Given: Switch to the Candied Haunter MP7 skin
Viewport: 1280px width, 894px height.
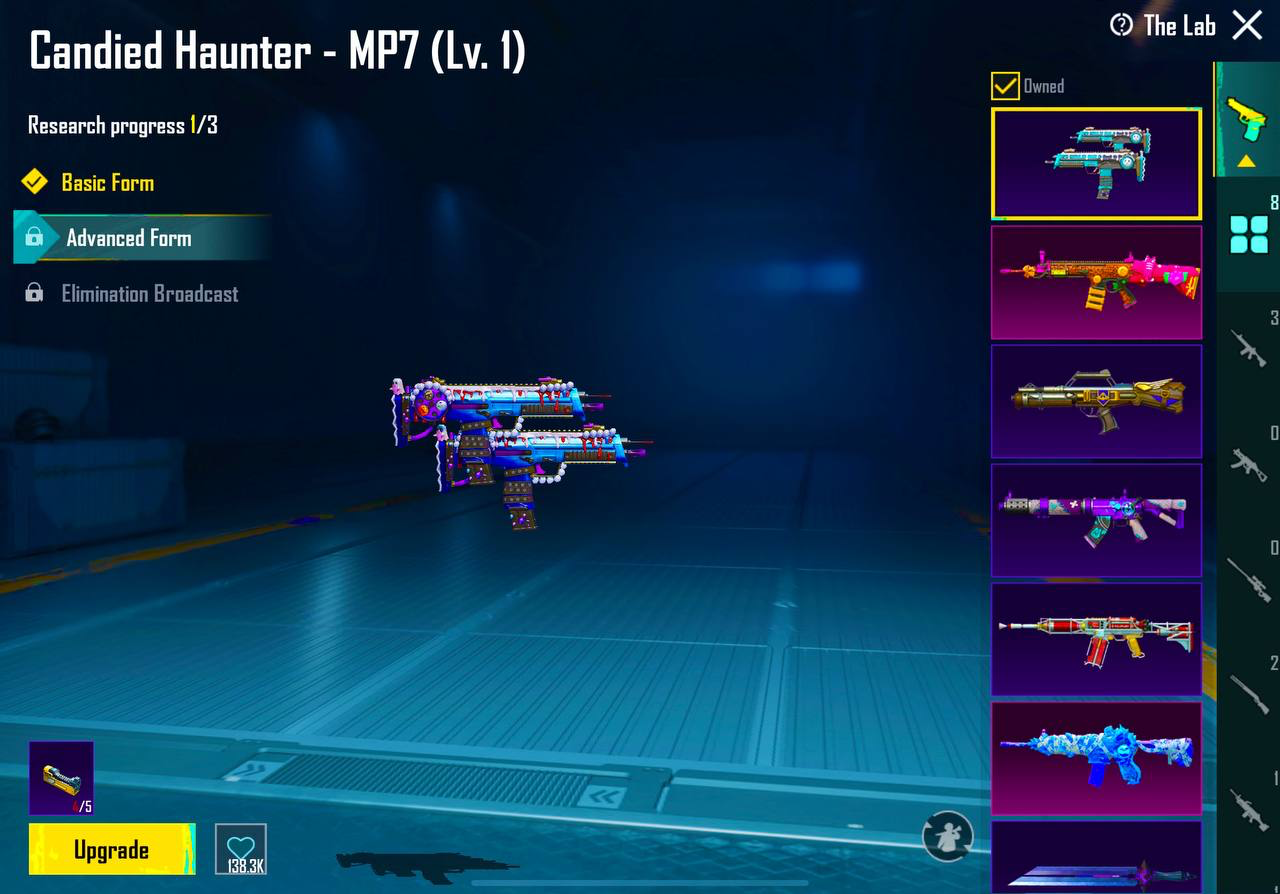Looking at the screenshot, I should (1096, 162).
